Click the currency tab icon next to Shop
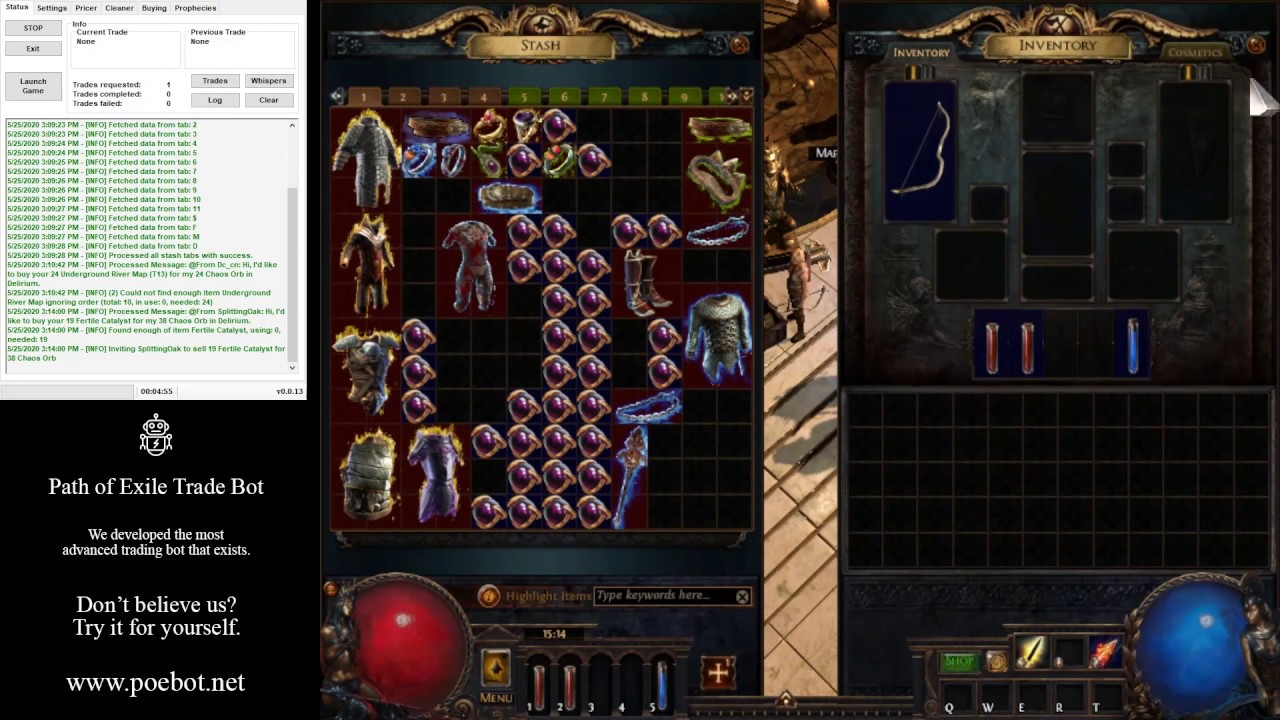The width and height of the screenshot is (1280, 720). 997,660
